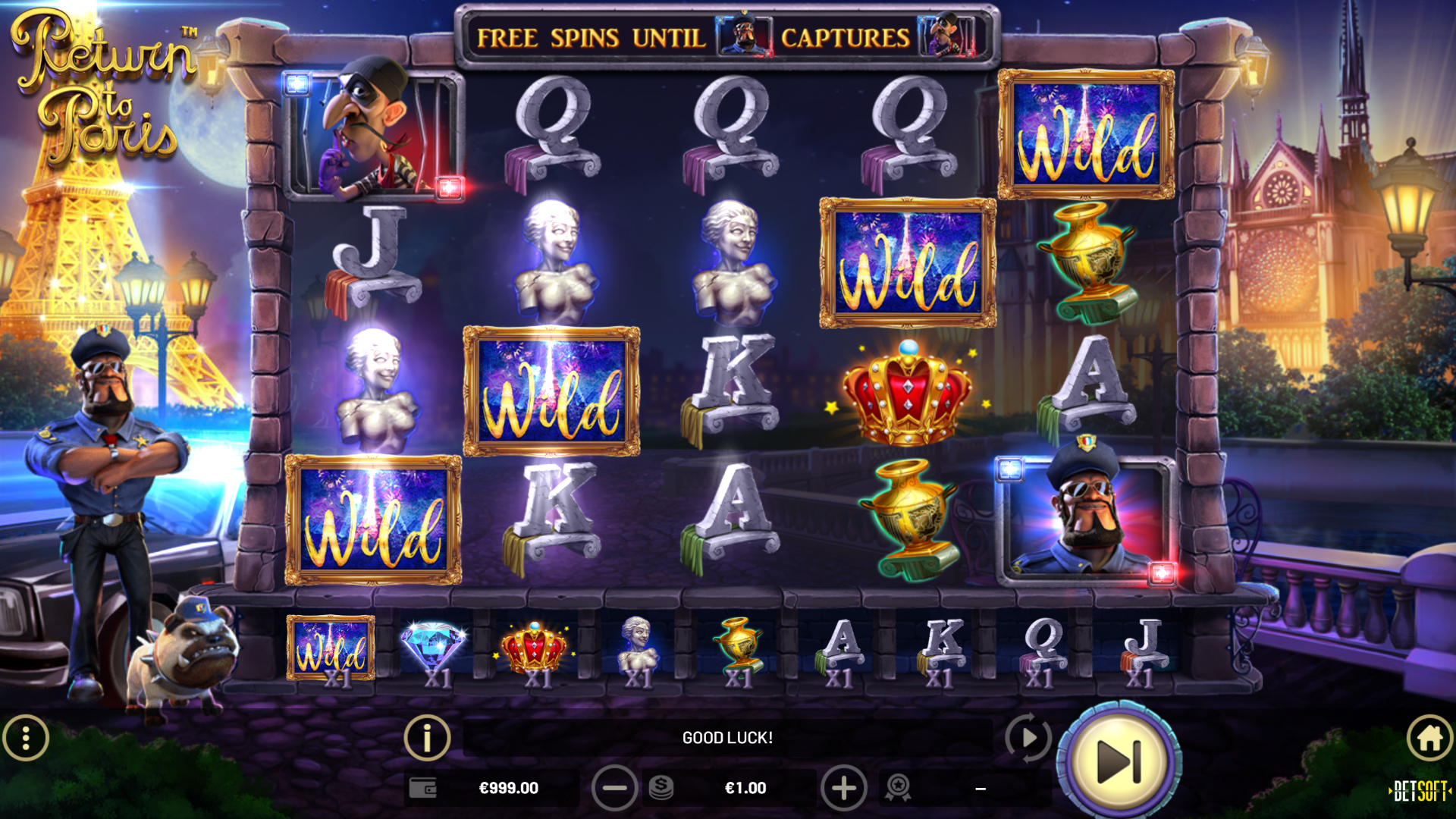1456x819 pixels.
Task: Open the three-dot options menu
Action: coord(26,738)
